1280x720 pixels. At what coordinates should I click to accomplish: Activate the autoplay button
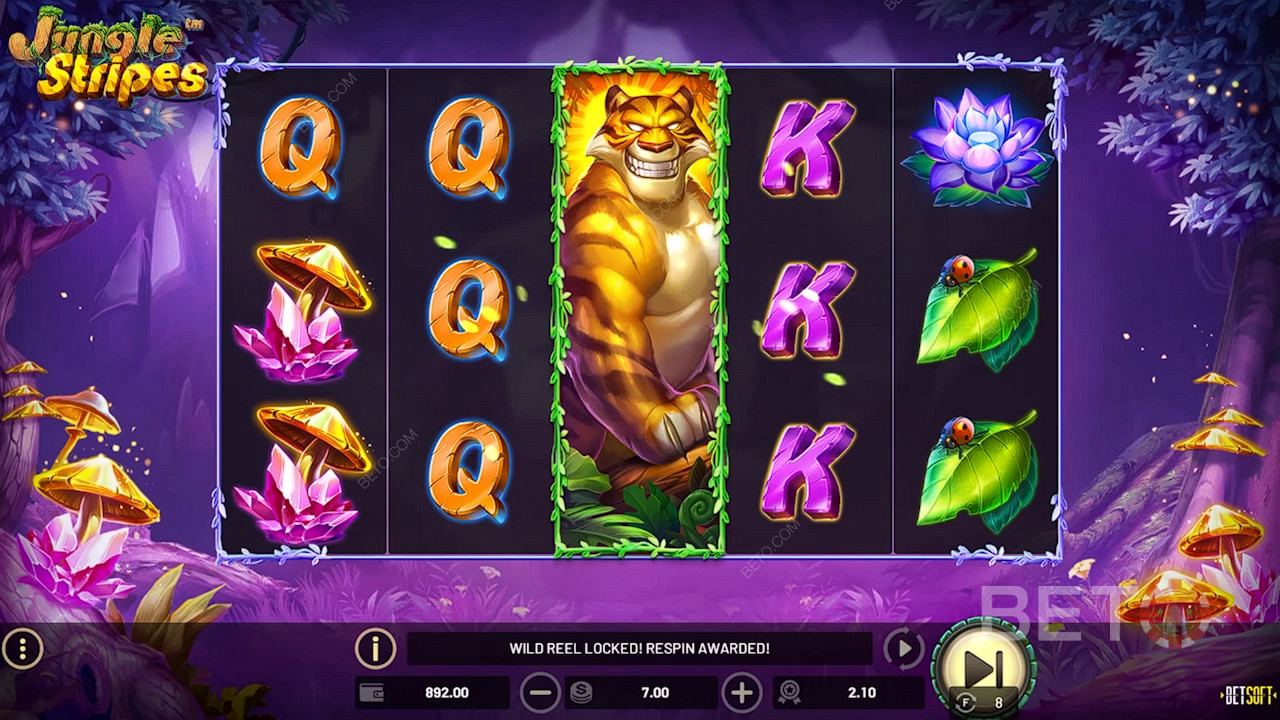click(x=903, y=649)
